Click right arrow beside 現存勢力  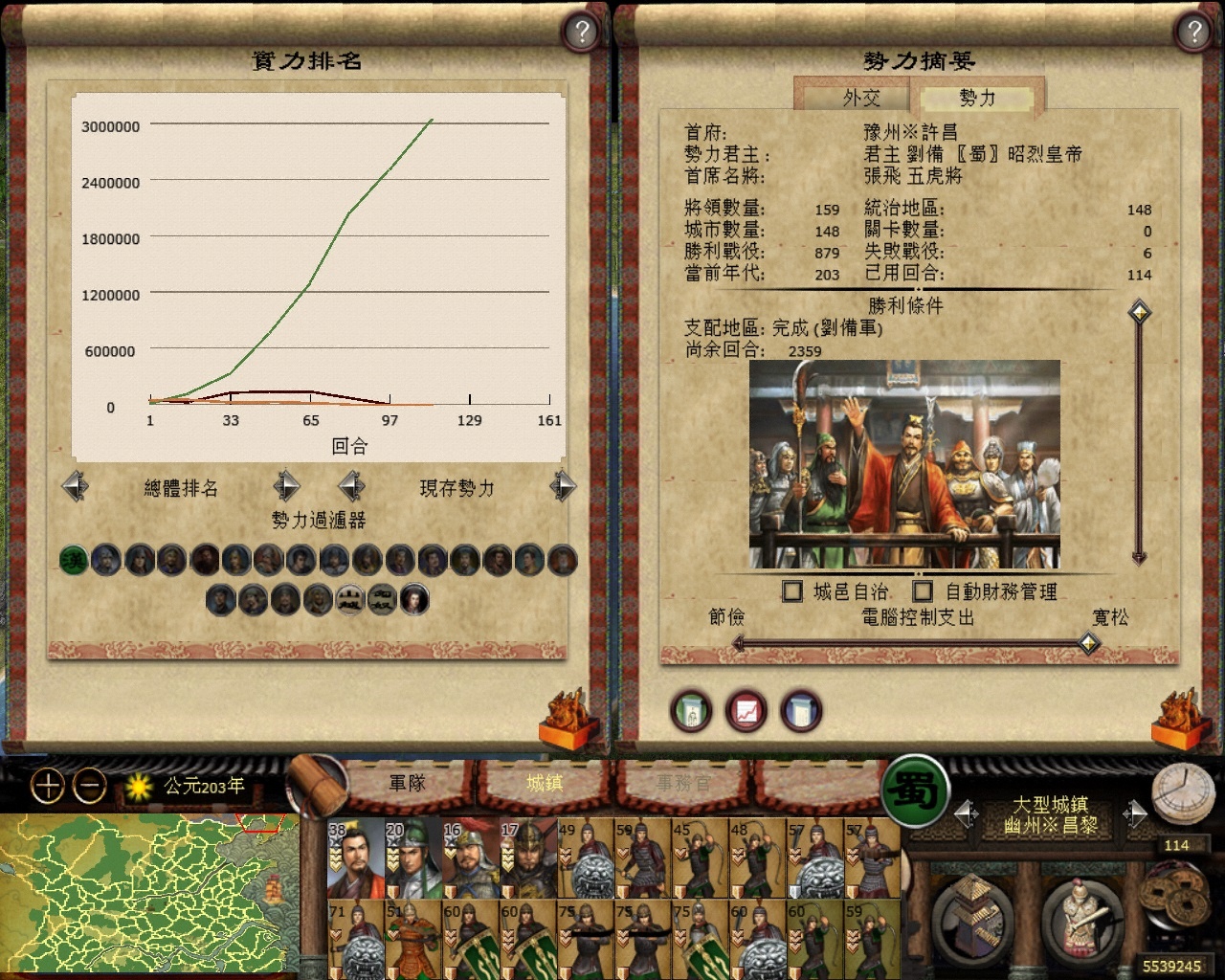click(x=562, y=486)
